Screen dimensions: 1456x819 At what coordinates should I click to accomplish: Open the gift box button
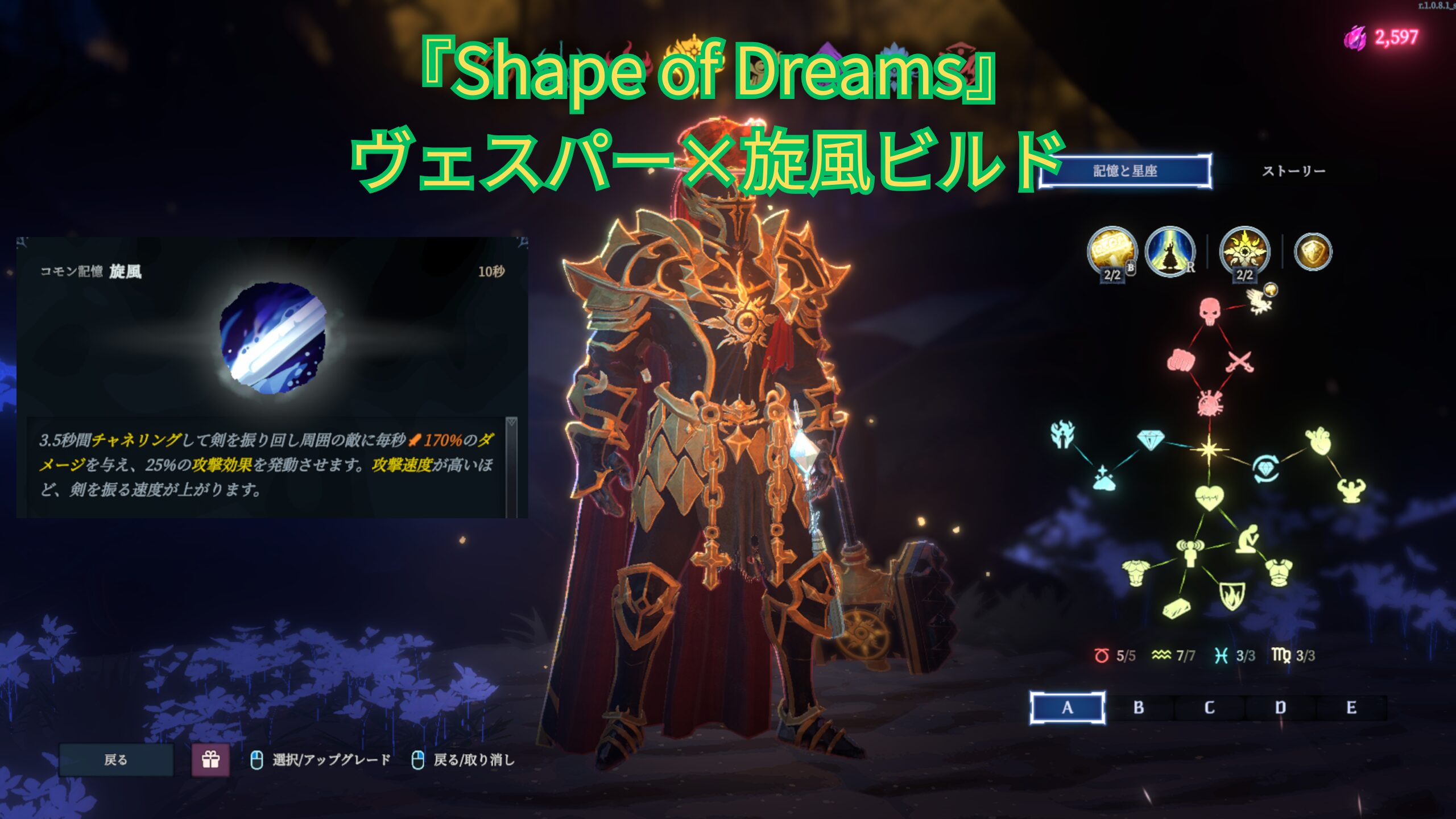[x=210, y=759]
